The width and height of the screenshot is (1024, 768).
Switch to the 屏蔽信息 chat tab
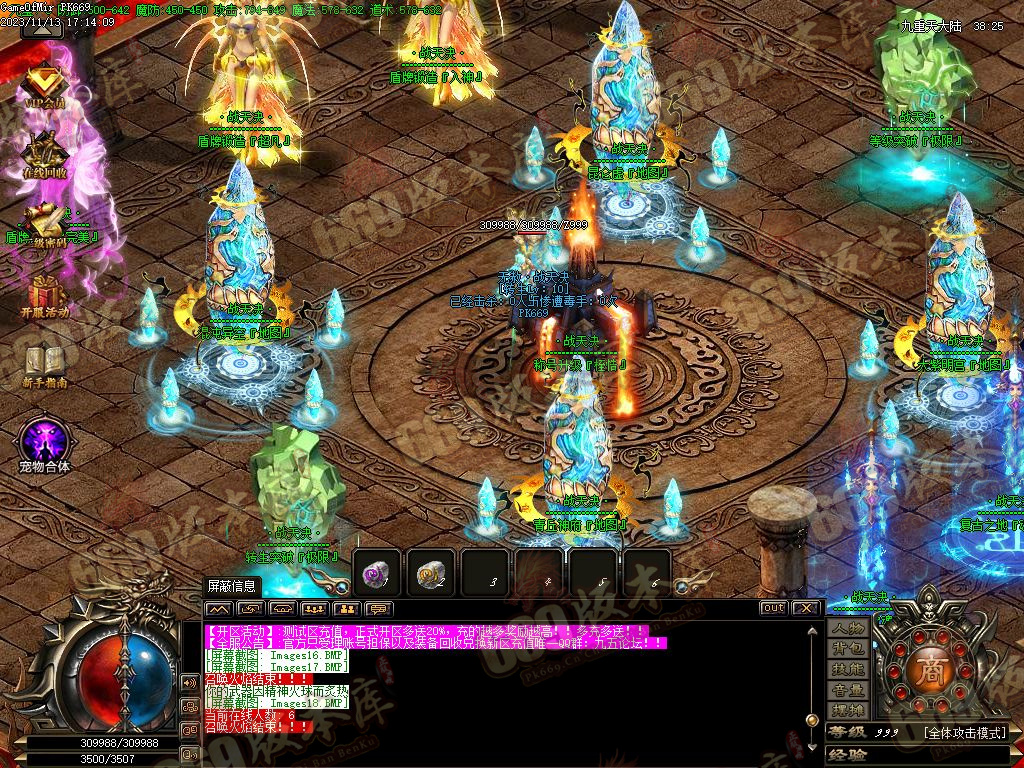coord(231,586)
